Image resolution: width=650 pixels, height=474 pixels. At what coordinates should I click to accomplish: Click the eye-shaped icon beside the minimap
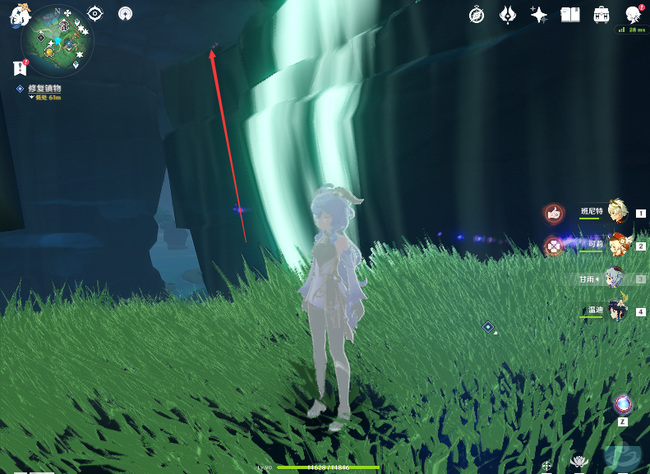(x=95, y=13)
